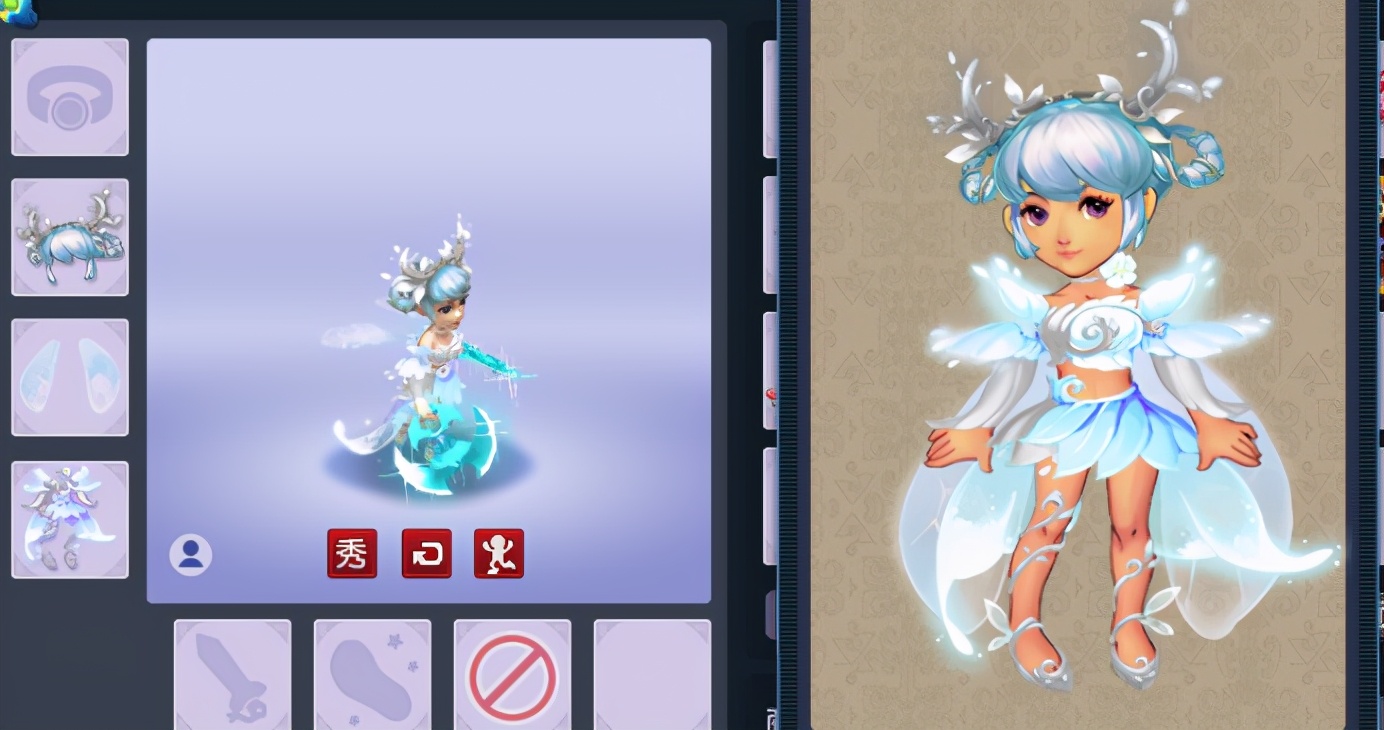1384x730 pixels.
Task: Select the equipped blue antler headwear thumbnail
Action: [x=69, y=236]
